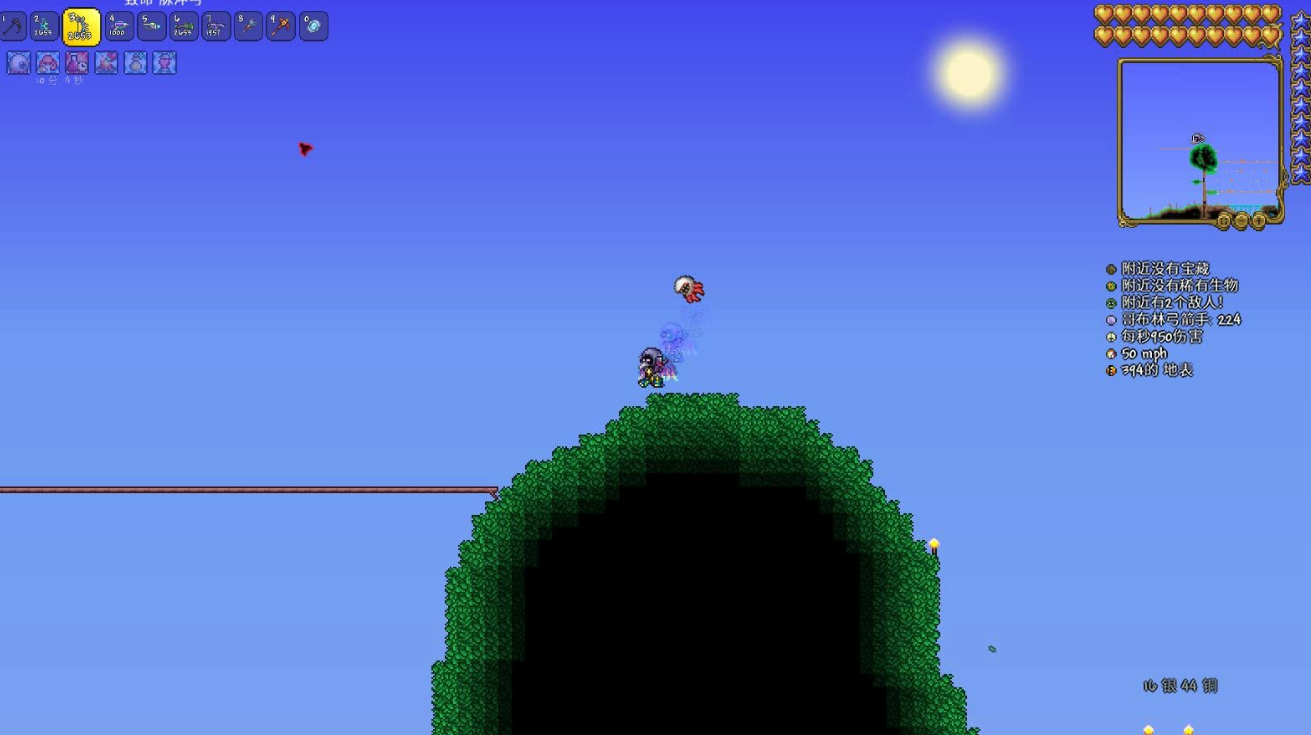This screenshot has height=735, width=1311.
Task: Click the minimap view
Action: pos(1200,140)
